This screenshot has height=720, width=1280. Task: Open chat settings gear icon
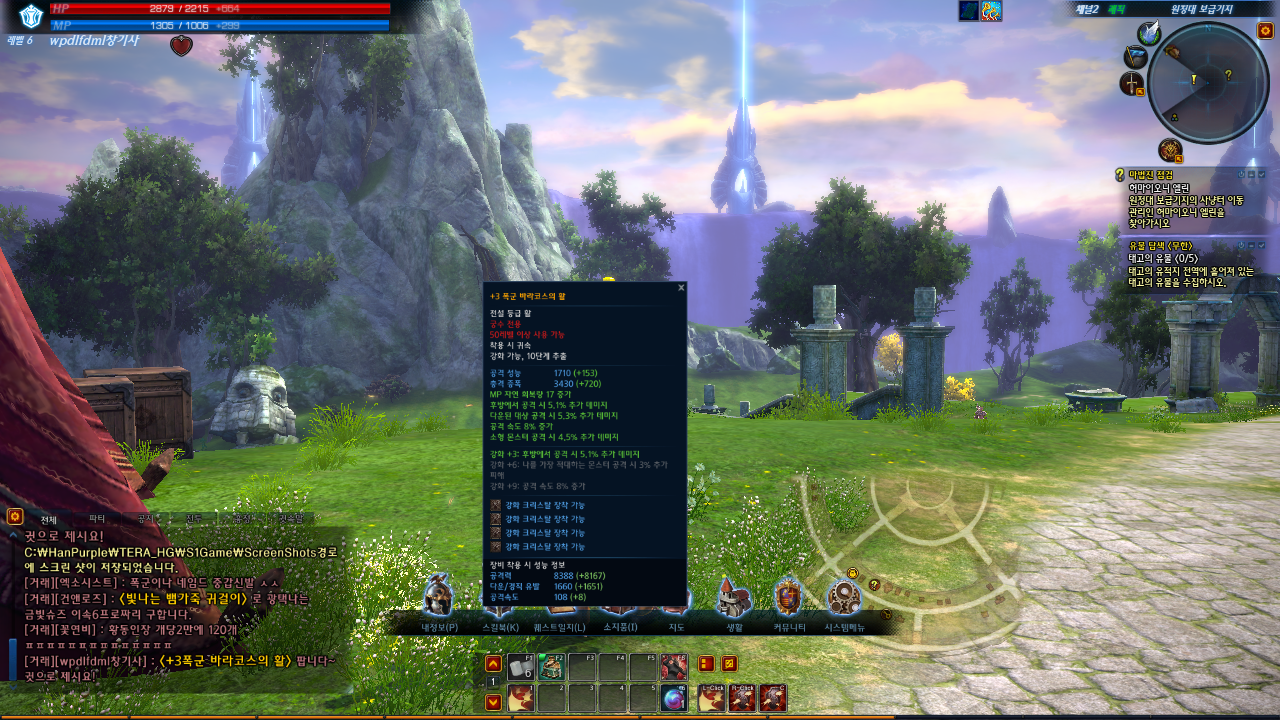click(x=15, y=517)
